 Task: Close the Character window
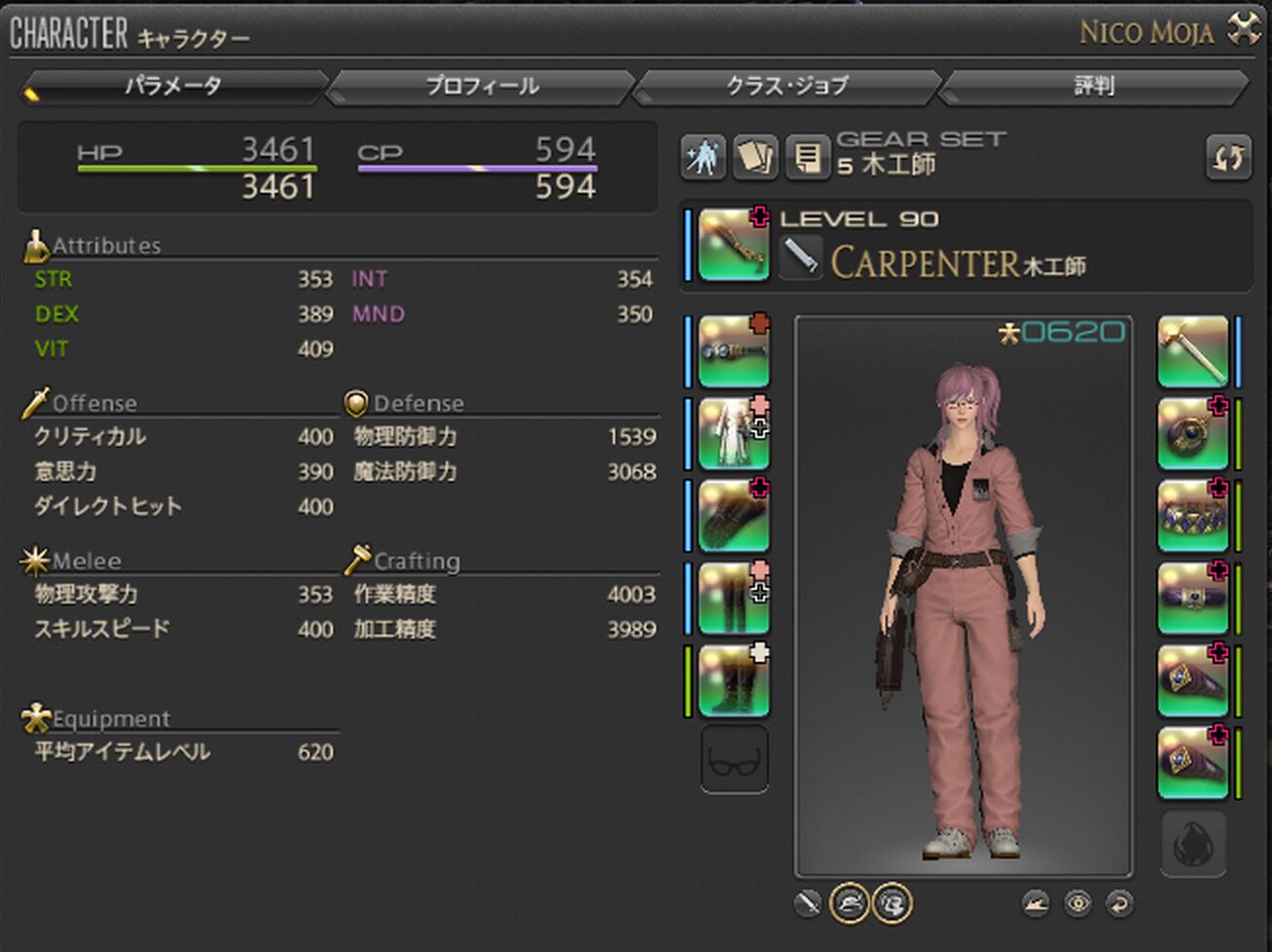click(x=1244, y=30)
